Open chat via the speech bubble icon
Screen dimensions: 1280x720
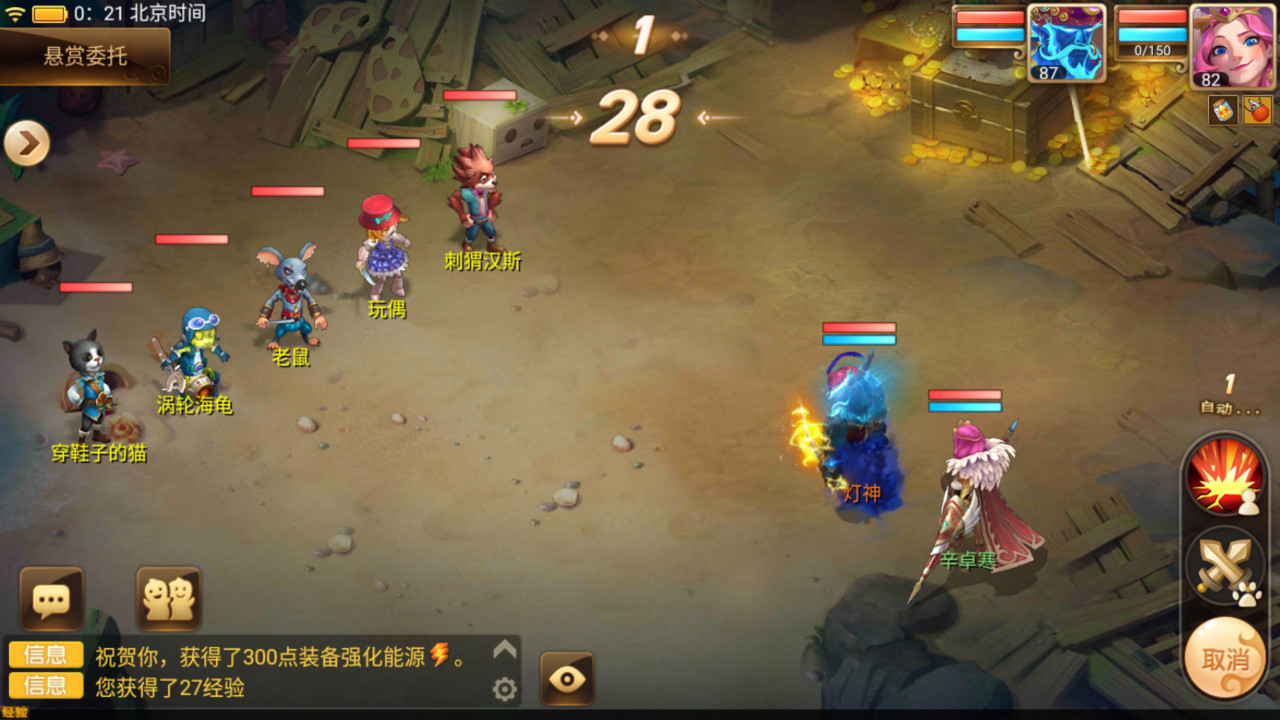pyautogui.click(x=50, y=597)
